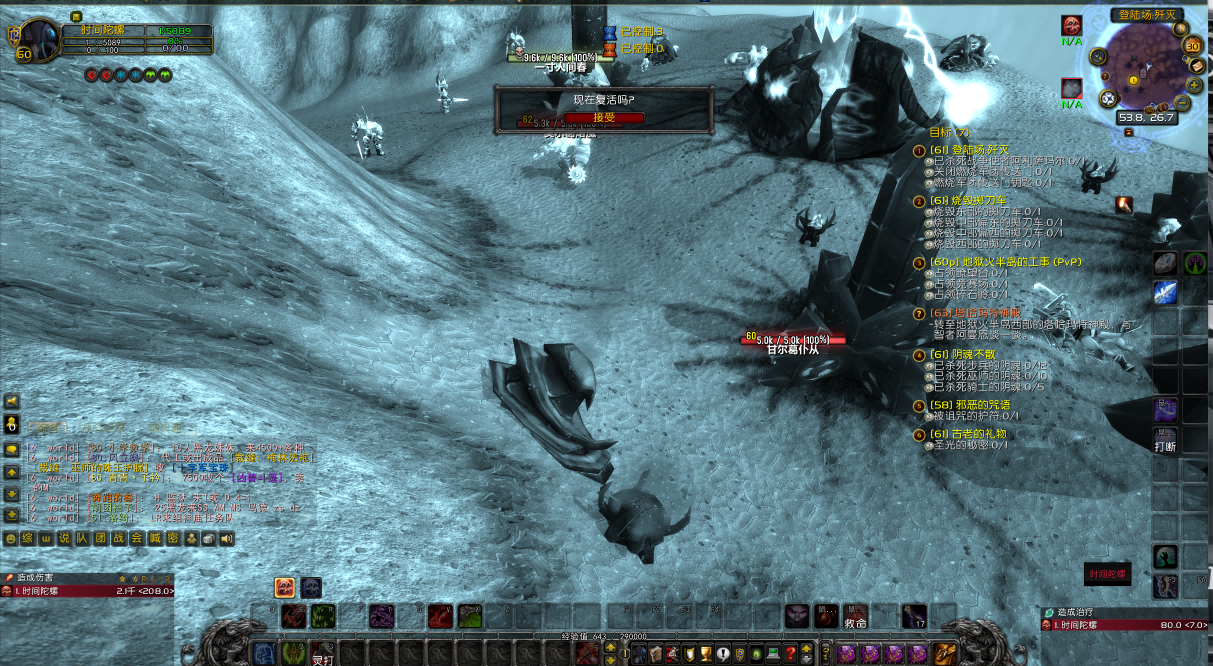Select the 喊 yell chat channel button

point(155,539)
